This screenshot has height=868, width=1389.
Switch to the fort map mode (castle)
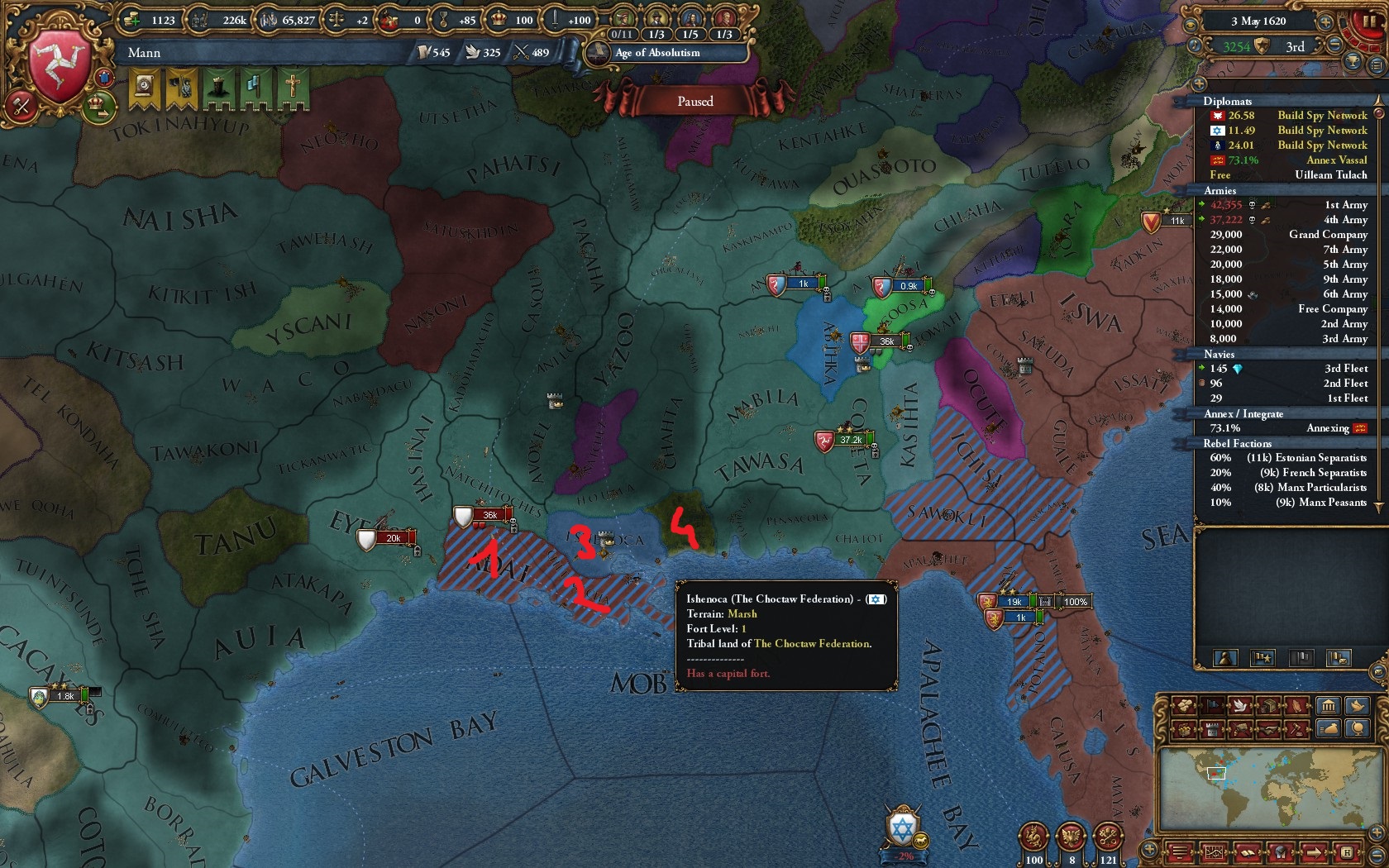pyautogui.click(x=1212, y=729)
